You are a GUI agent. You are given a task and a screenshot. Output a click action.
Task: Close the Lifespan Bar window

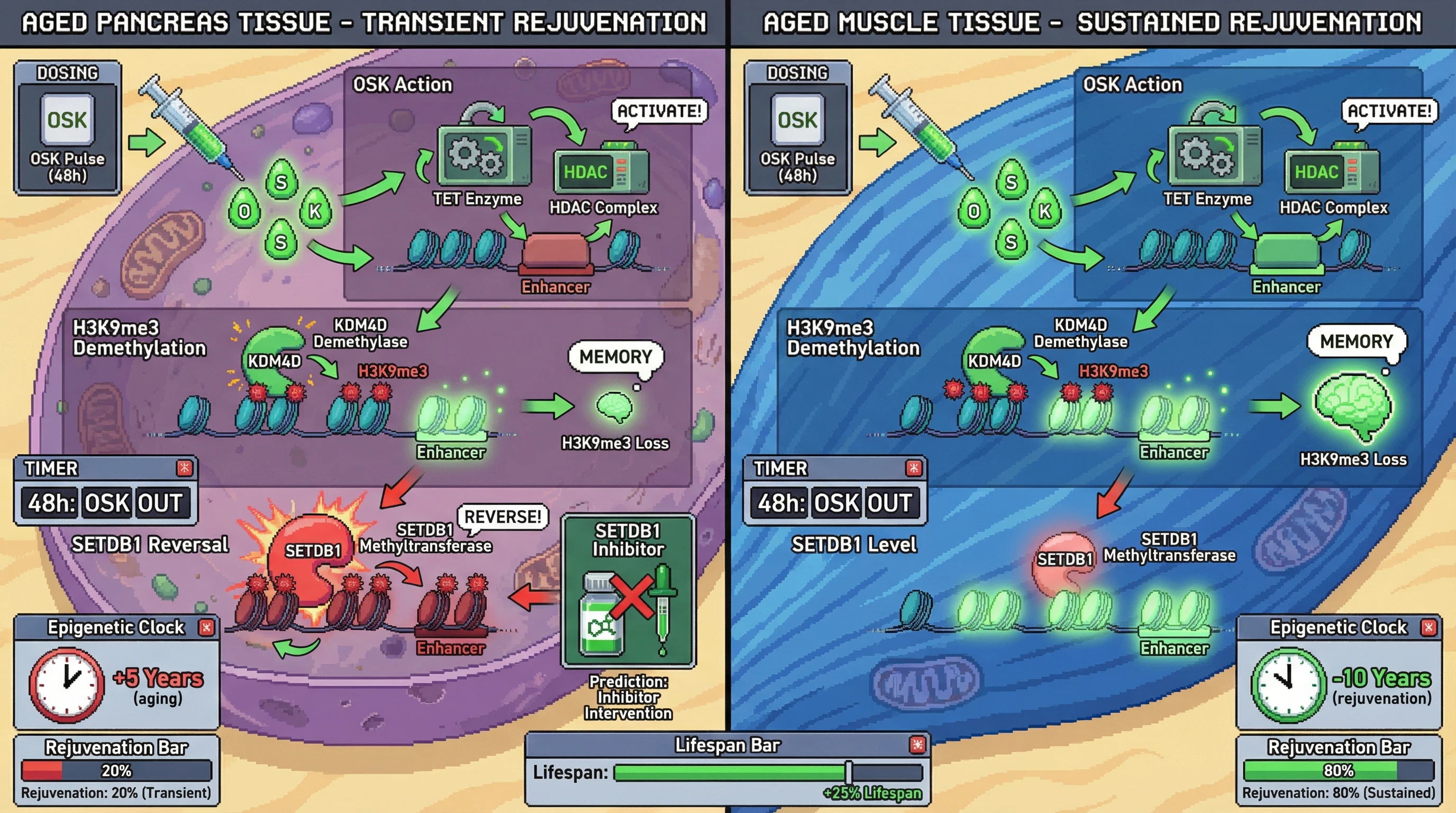[917, 745]
